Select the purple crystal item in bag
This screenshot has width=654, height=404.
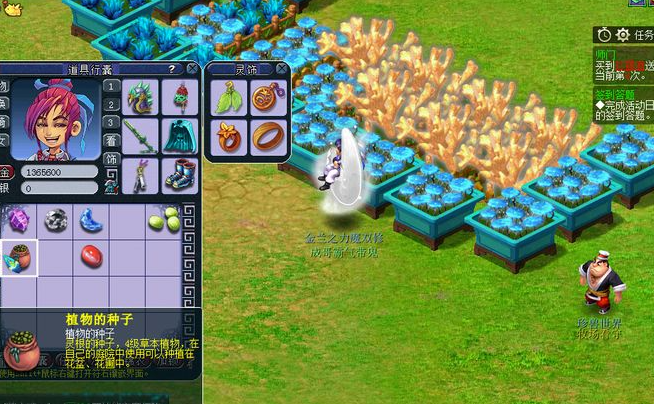tap(18, 219)
